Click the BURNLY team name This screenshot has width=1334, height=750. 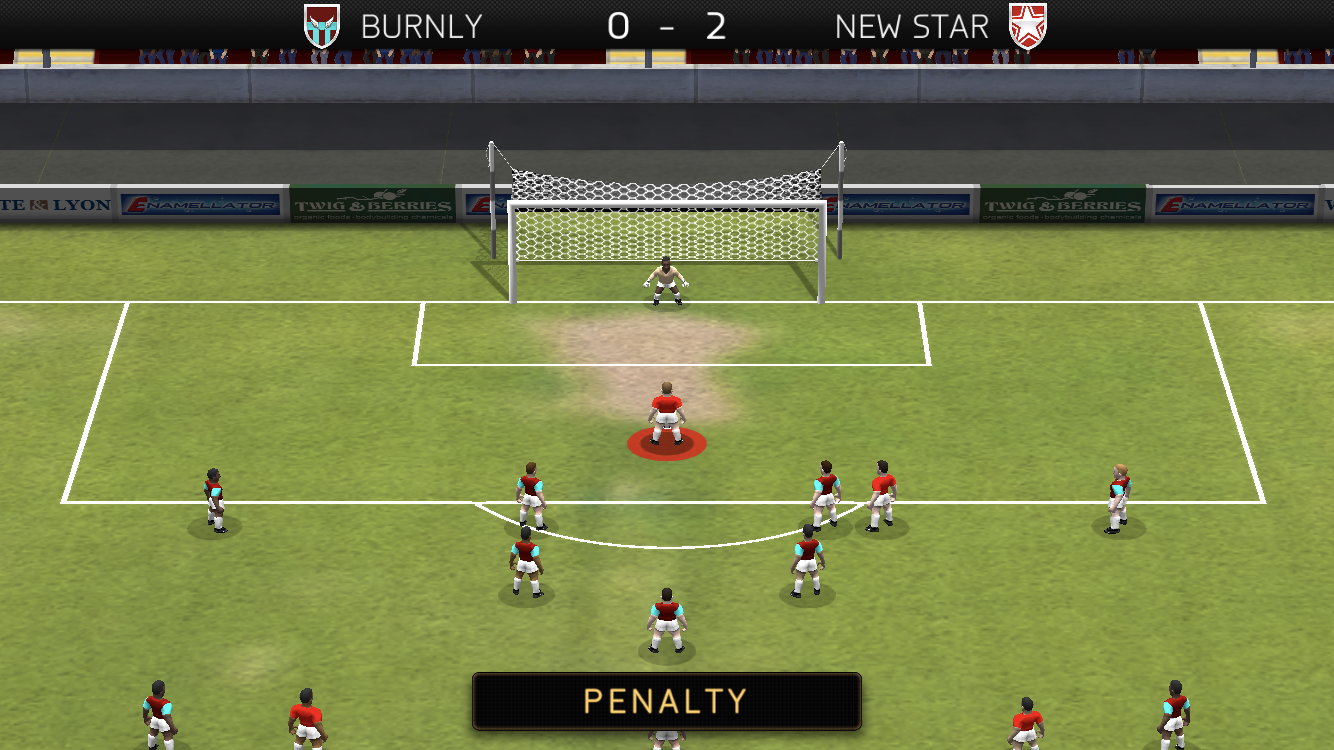click(420, 26)
